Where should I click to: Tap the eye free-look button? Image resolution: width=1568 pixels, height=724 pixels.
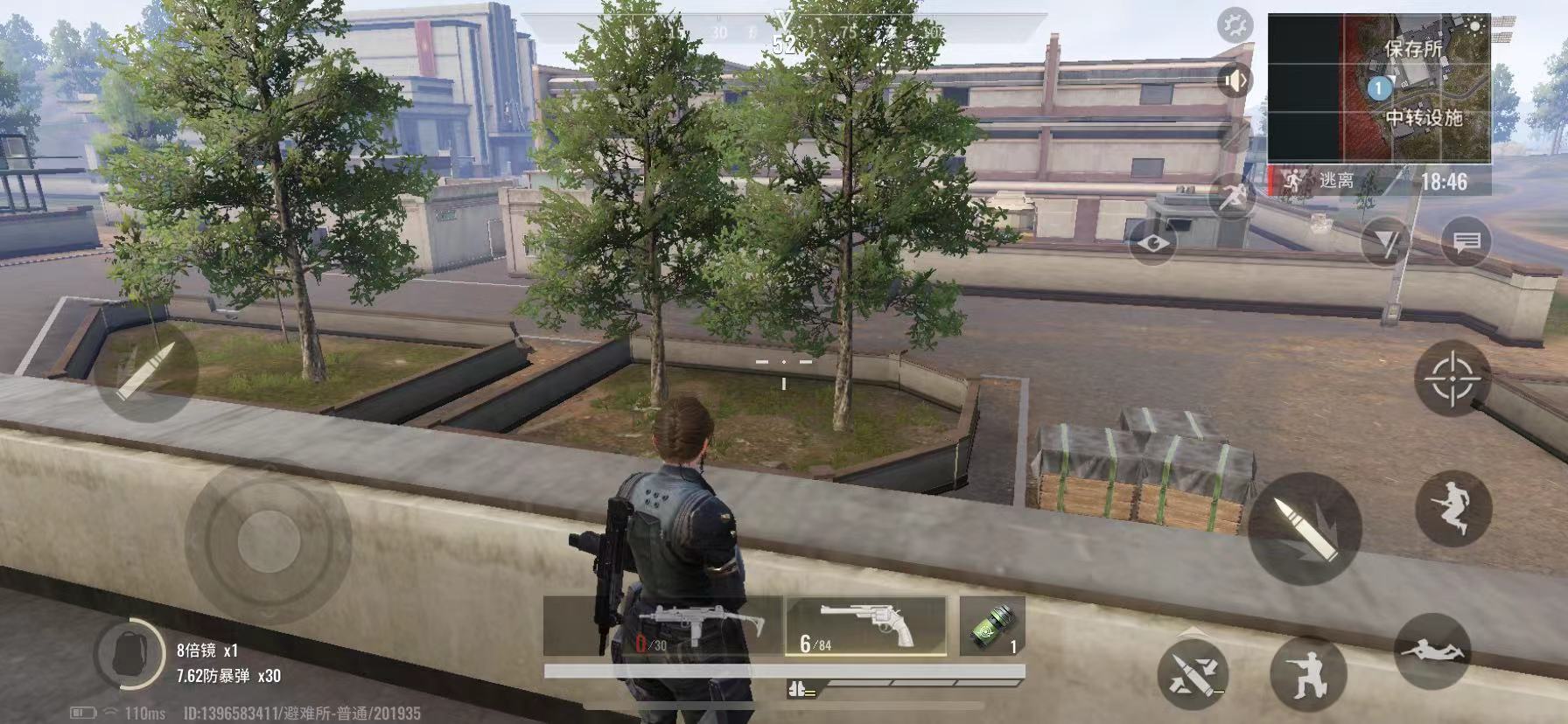click(x=1152, y=242)
